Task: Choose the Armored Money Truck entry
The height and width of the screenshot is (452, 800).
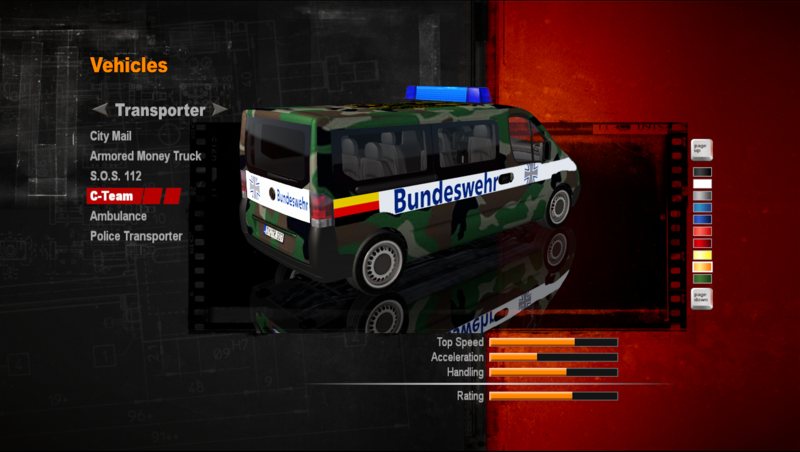Action: pyautogui.click(x=145, y=156)
